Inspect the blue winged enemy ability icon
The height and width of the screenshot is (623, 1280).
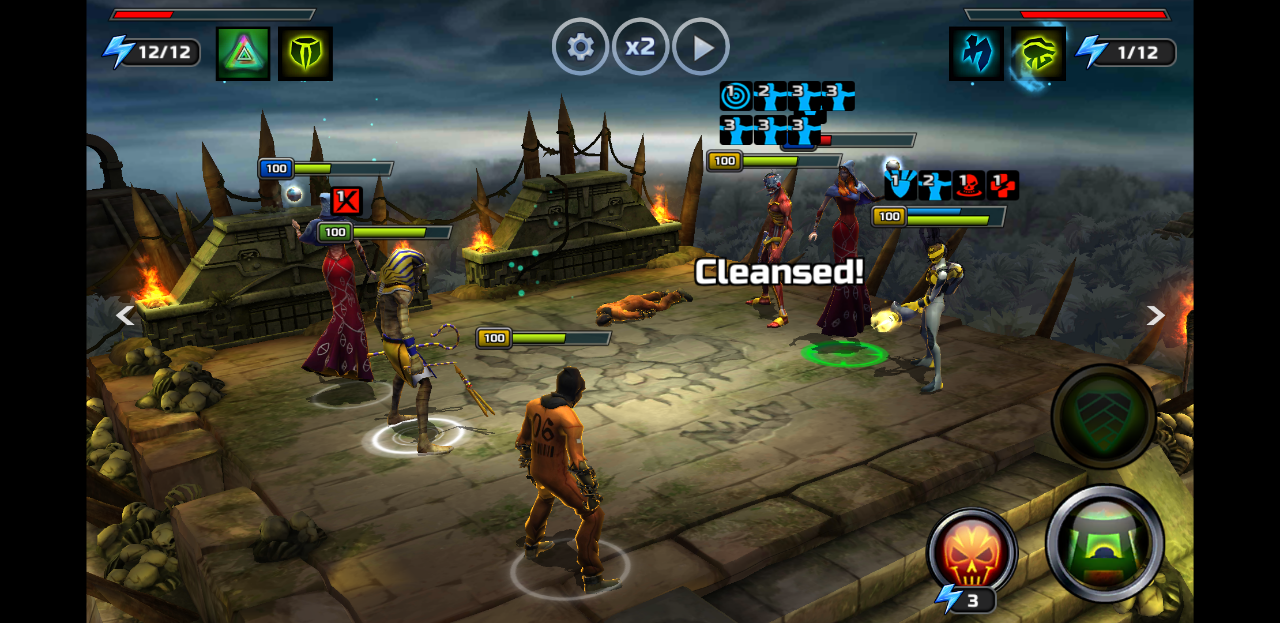click(976, 53)
